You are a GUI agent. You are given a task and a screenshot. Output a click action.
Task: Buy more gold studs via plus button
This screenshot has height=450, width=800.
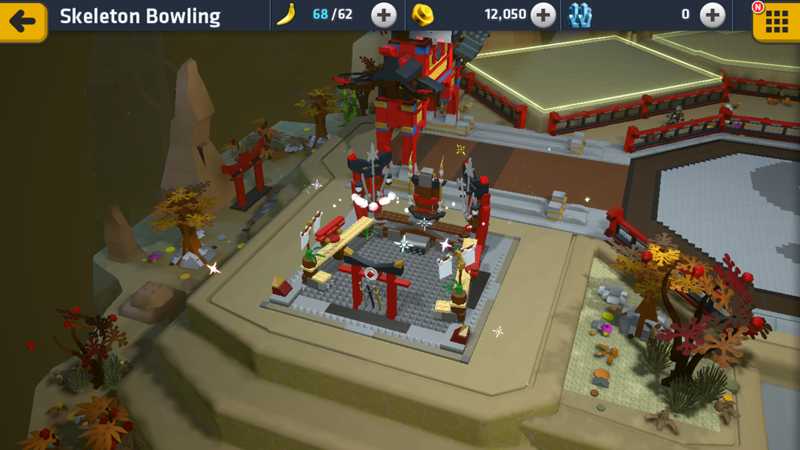pos(543,15)
